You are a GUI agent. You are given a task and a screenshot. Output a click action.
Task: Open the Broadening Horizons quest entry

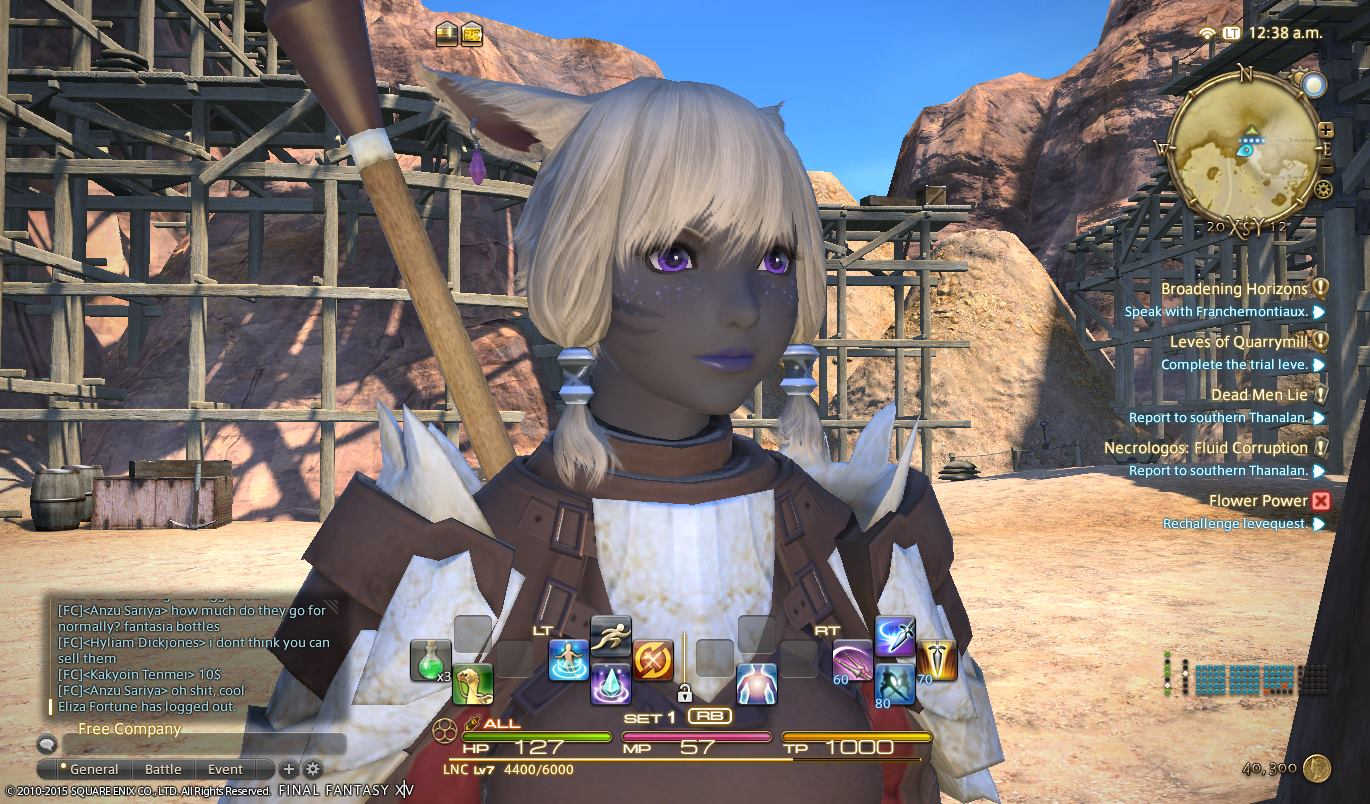[1234, 289]
